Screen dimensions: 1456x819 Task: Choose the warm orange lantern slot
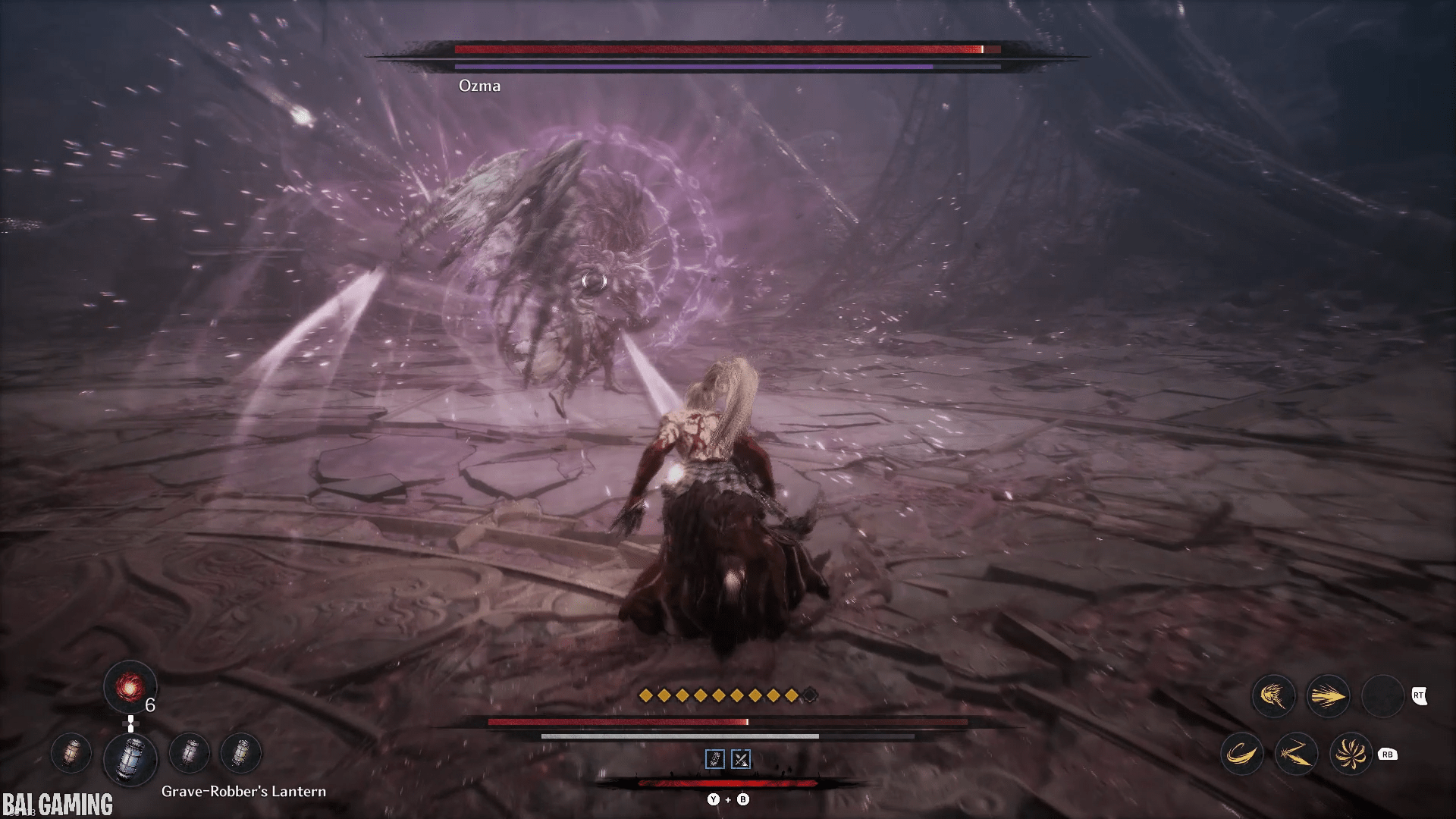[71, 754]
